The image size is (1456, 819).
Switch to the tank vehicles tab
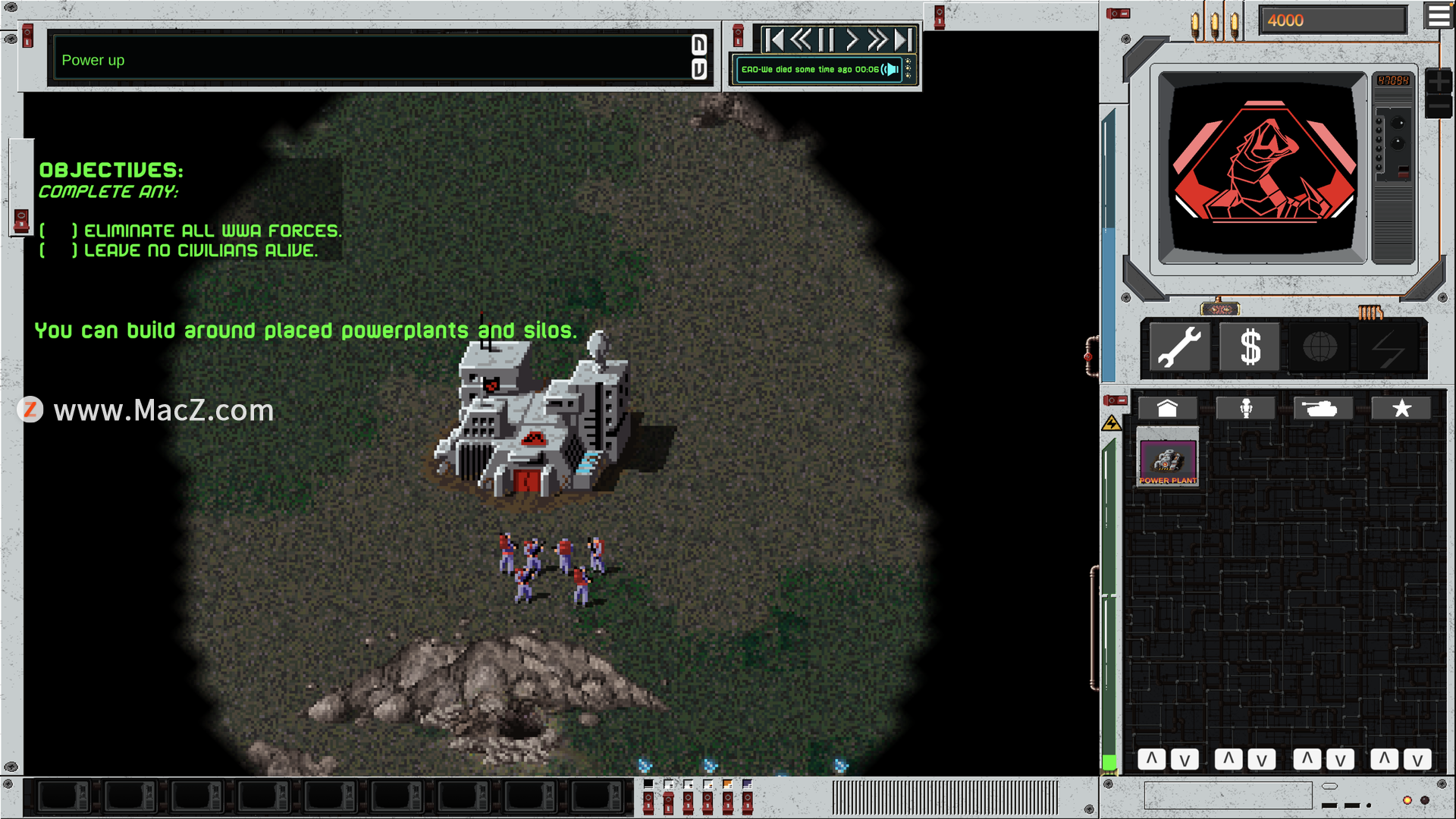(1323, 409)
